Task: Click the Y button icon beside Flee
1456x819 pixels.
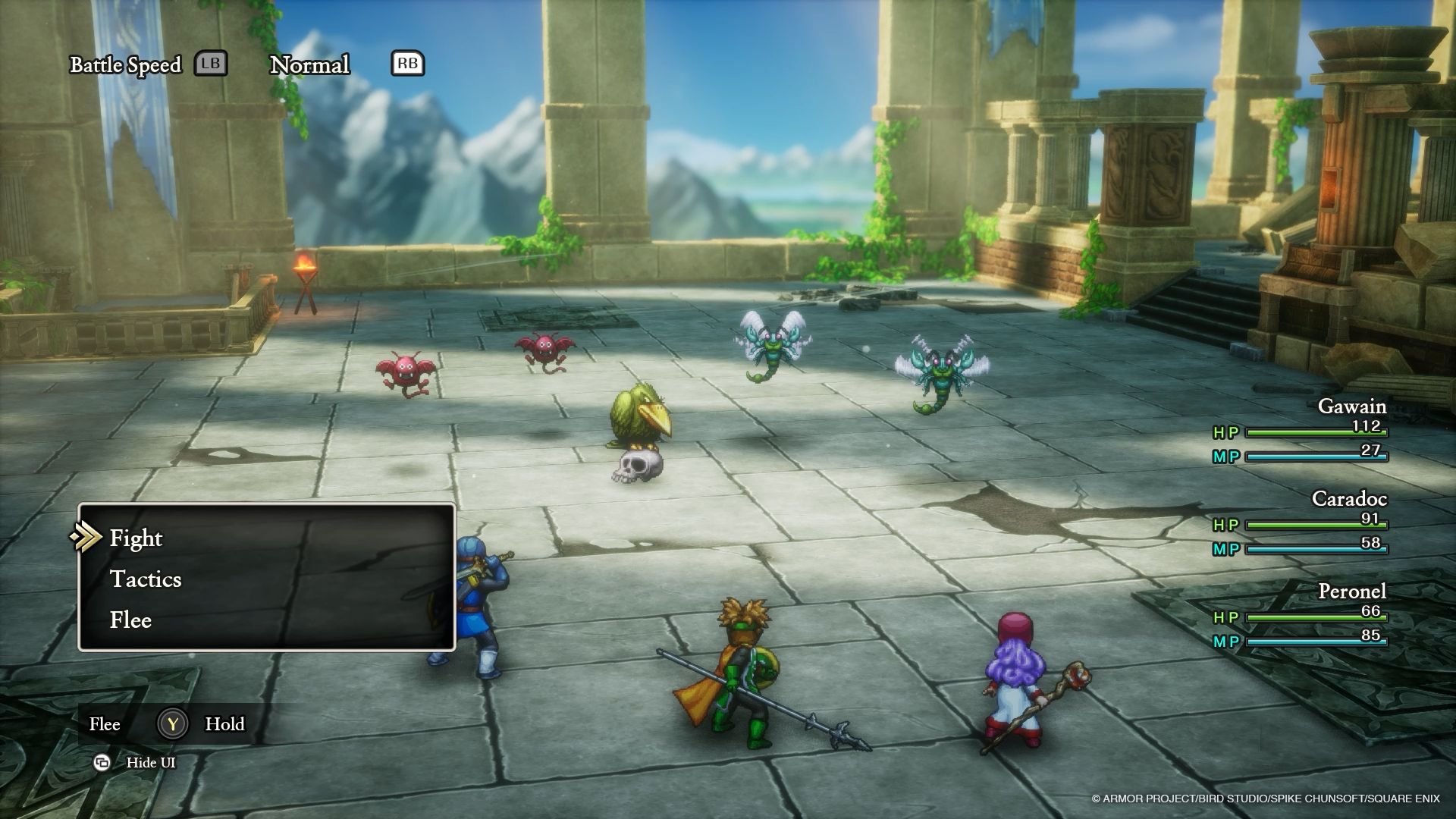Action: point(173,725)
